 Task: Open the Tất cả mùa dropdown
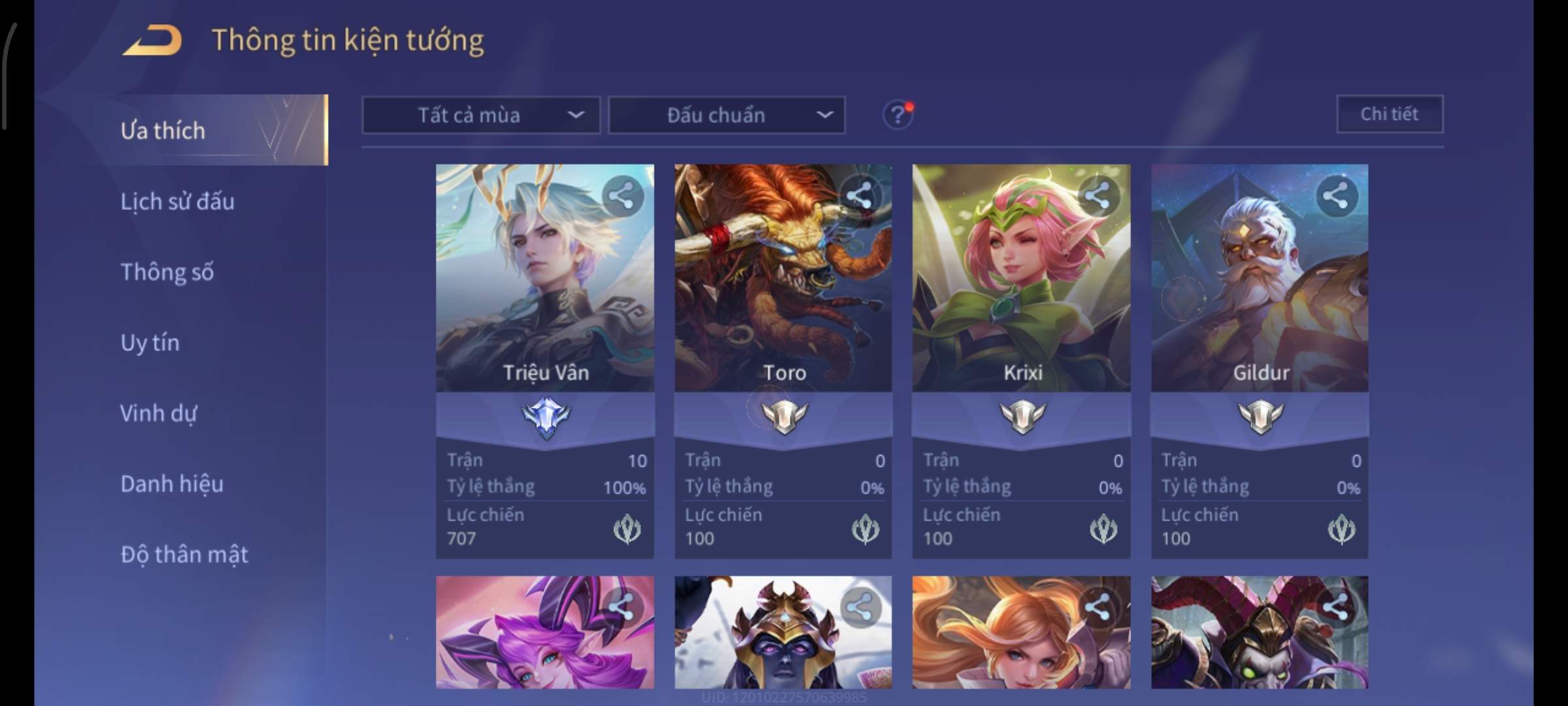click(x=481, y=116)
